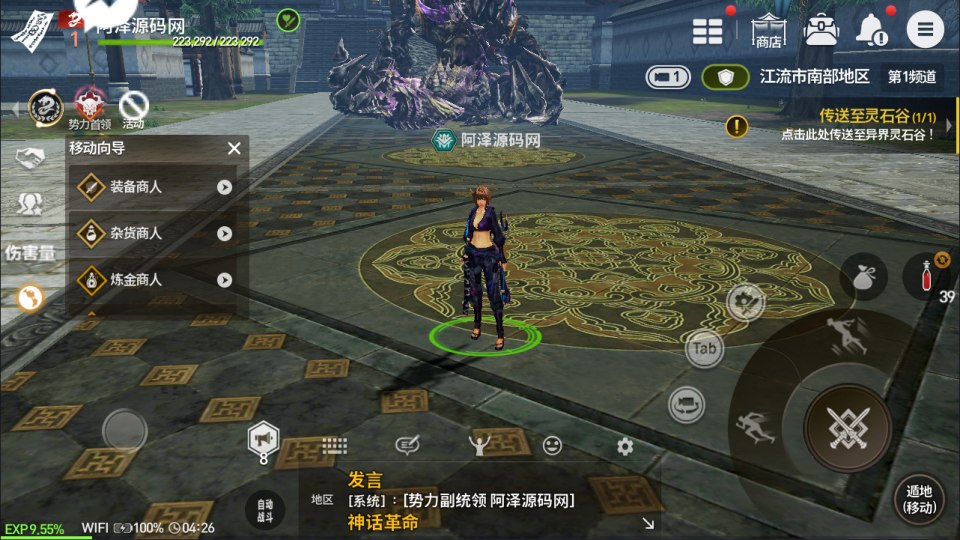
Task: Open the round hamburger main menu
Action: coord(925,29)
